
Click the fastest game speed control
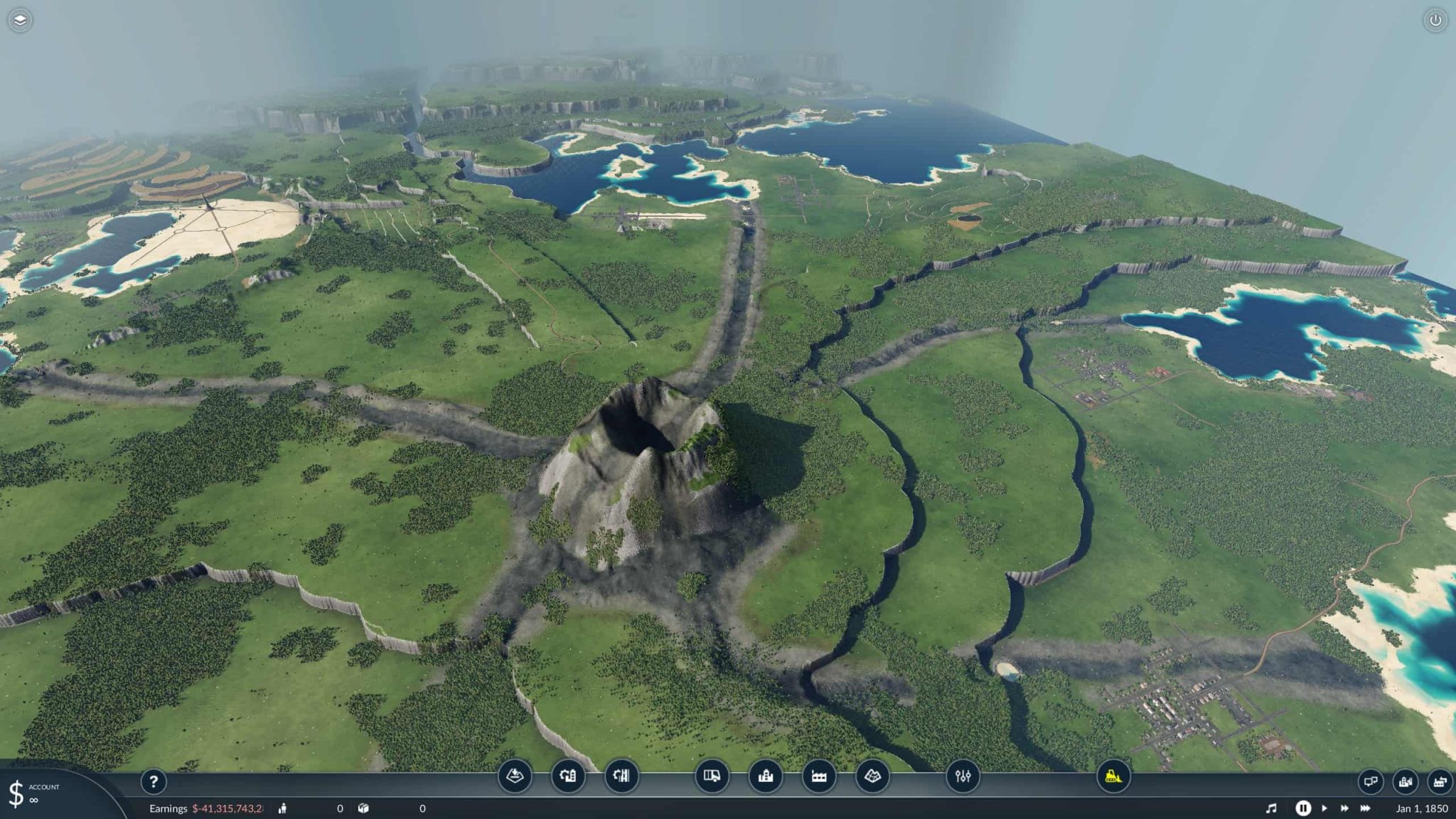coord(1366,808)
